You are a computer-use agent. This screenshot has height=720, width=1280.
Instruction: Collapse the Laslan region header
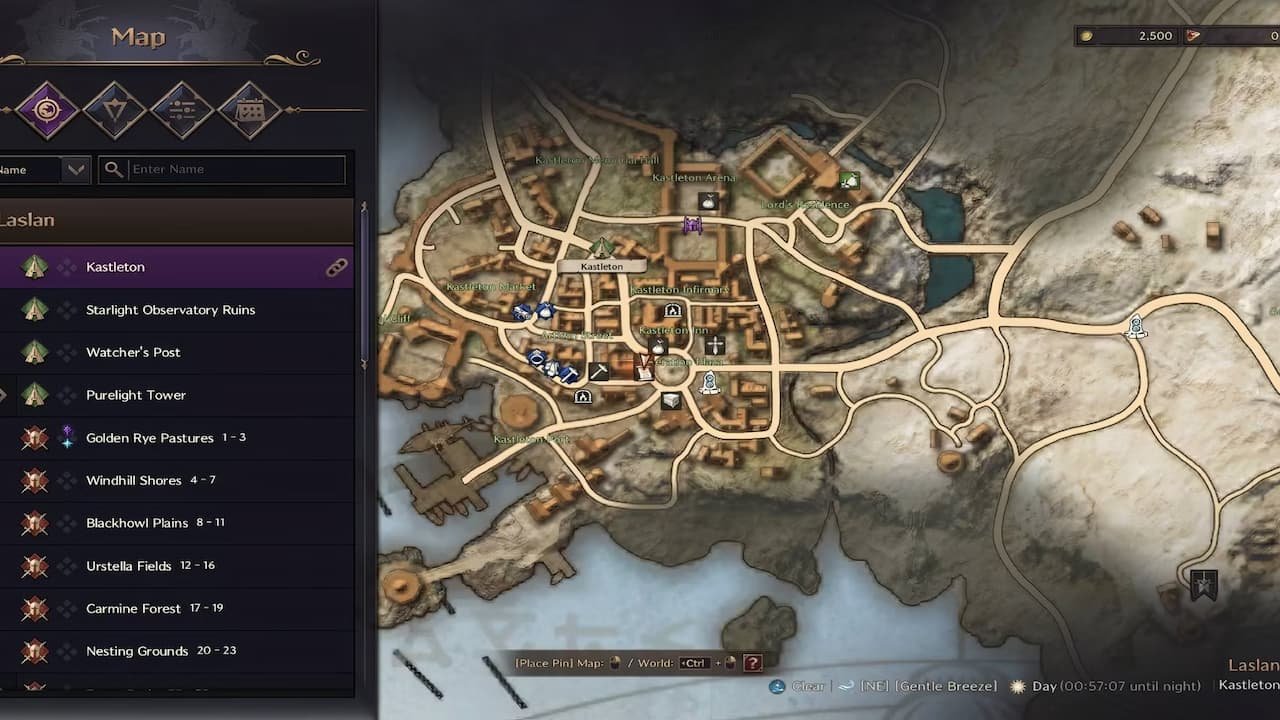pos(177,220)
